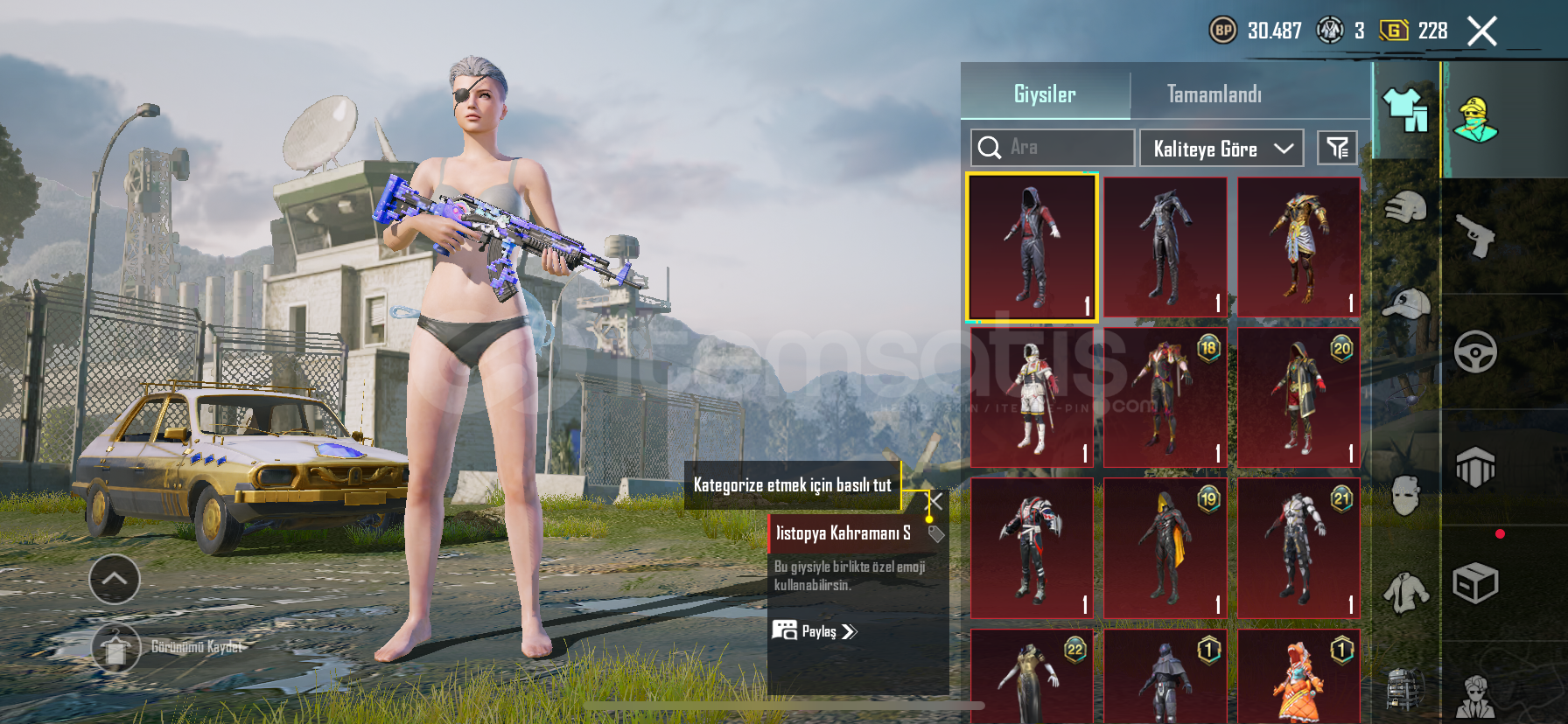Open the Kaliteye Göre sort dropdown

pos(1221,149)
